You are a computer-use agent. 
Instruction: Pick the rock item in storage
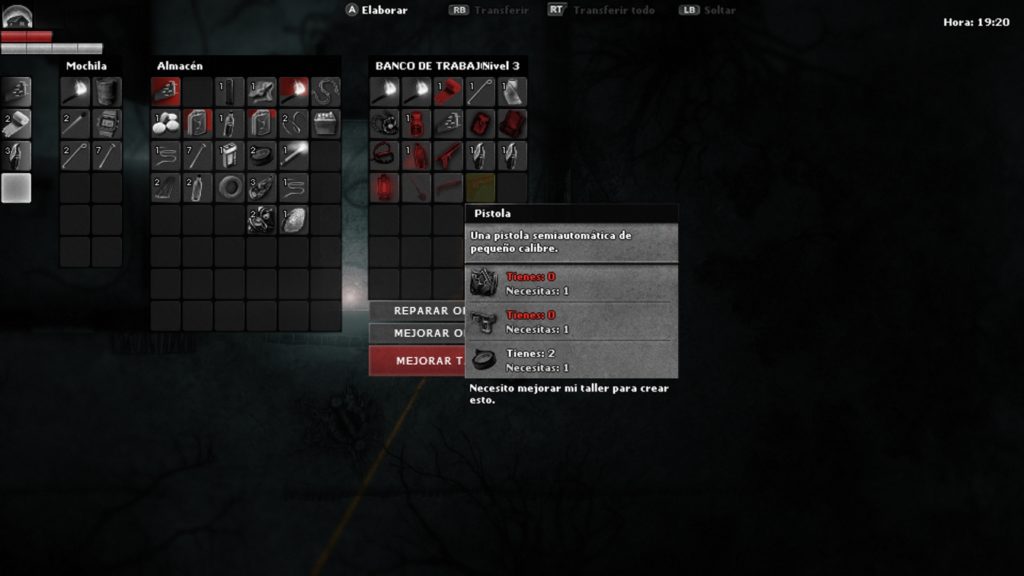pyautogui.click(x=293, y=220)
